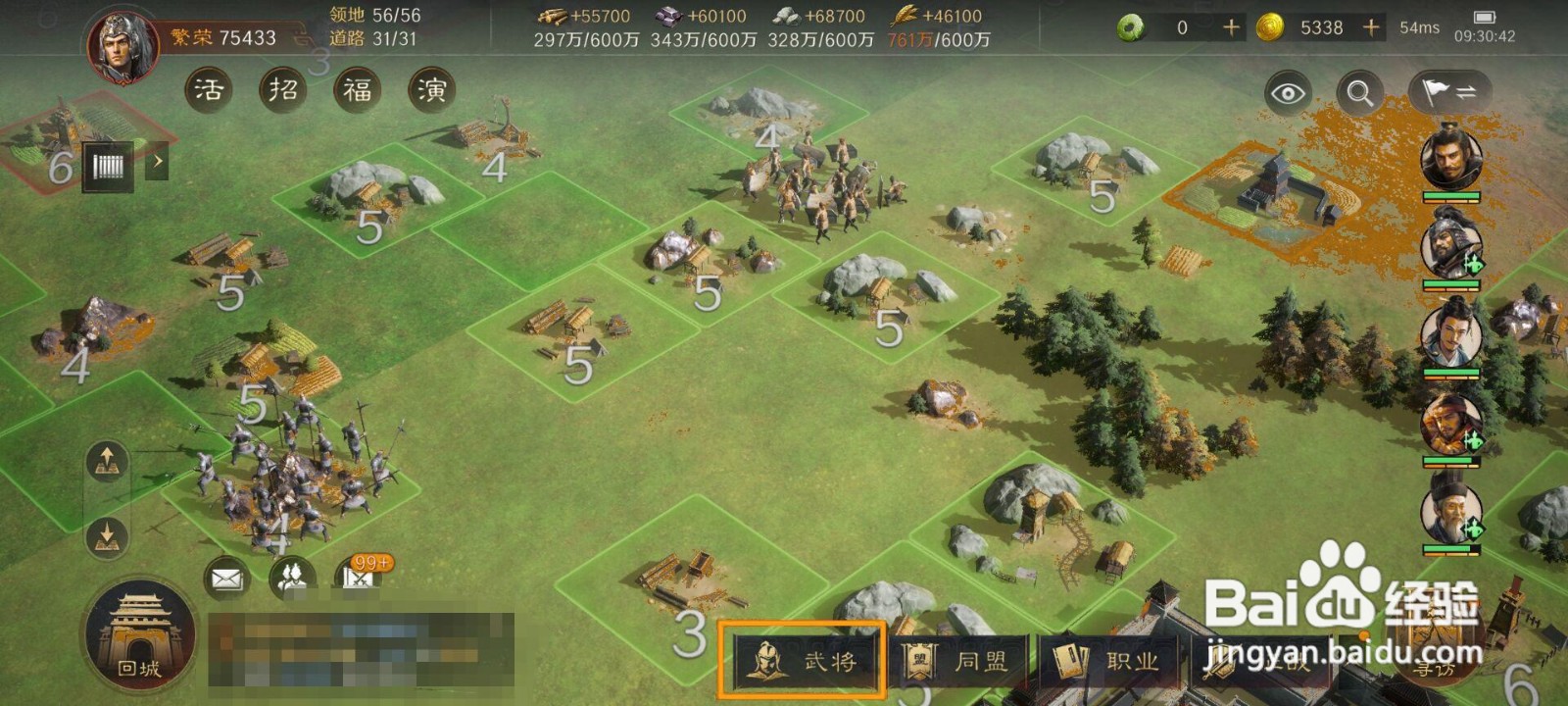Open the 职业 profession menu
The width and height of the screenshot is (1568, 706).
1108,662
